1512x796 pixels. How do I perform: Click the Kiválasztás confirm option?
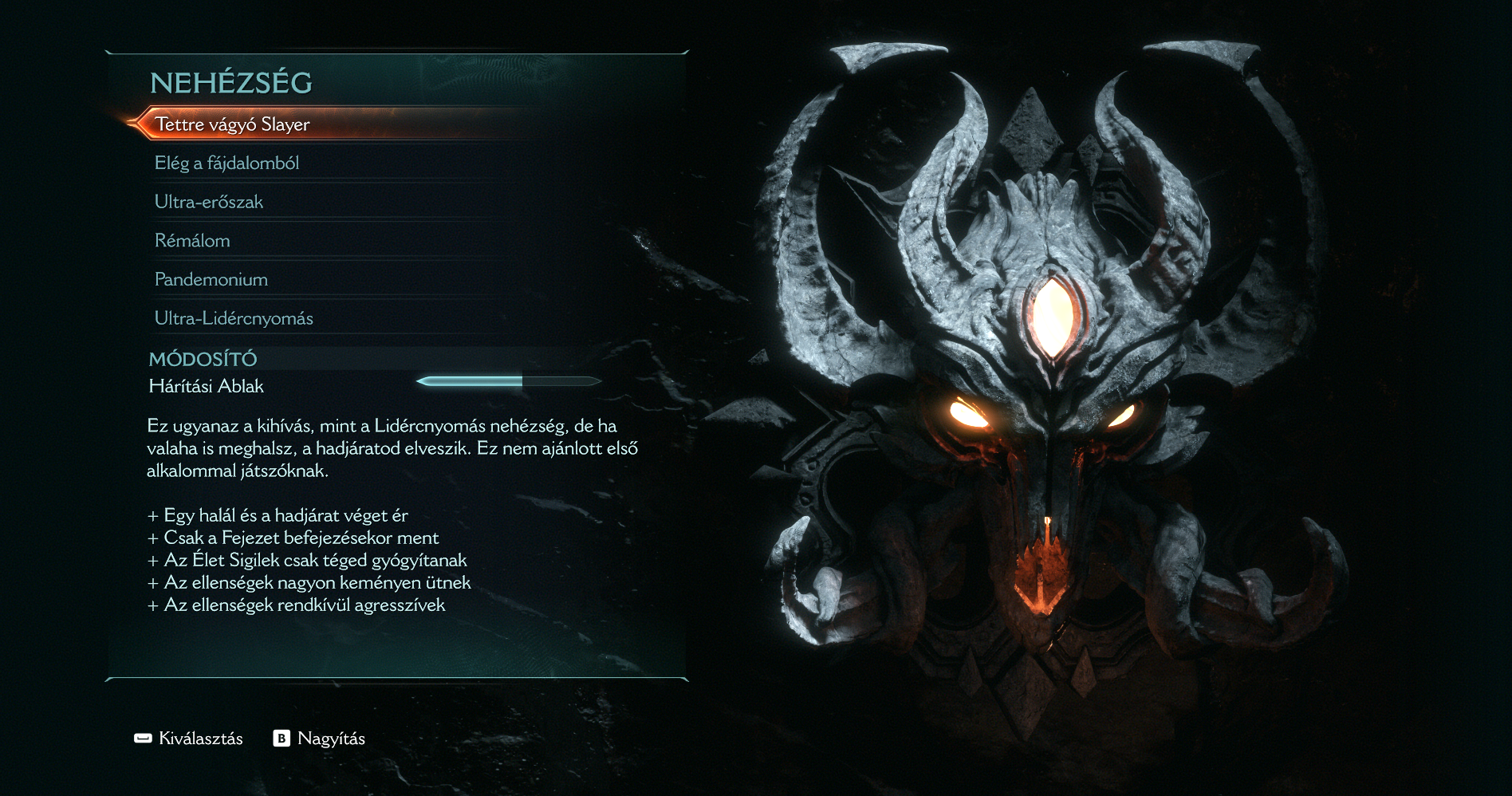click(x=189, y=739)
